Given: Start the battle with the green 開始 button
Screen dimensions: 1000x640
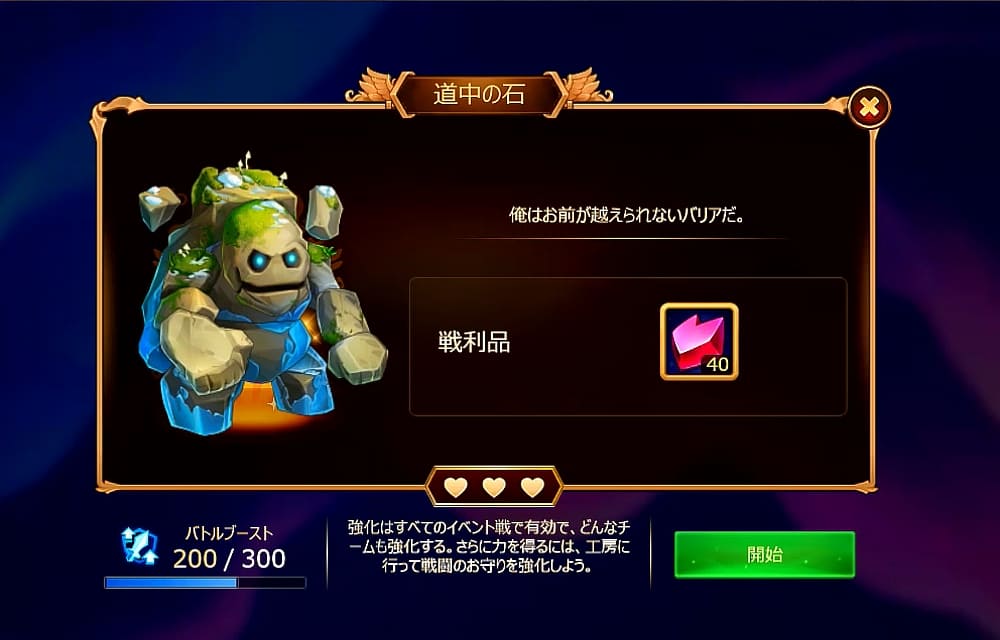Looking at the screenshot, I should coord(764,554).
